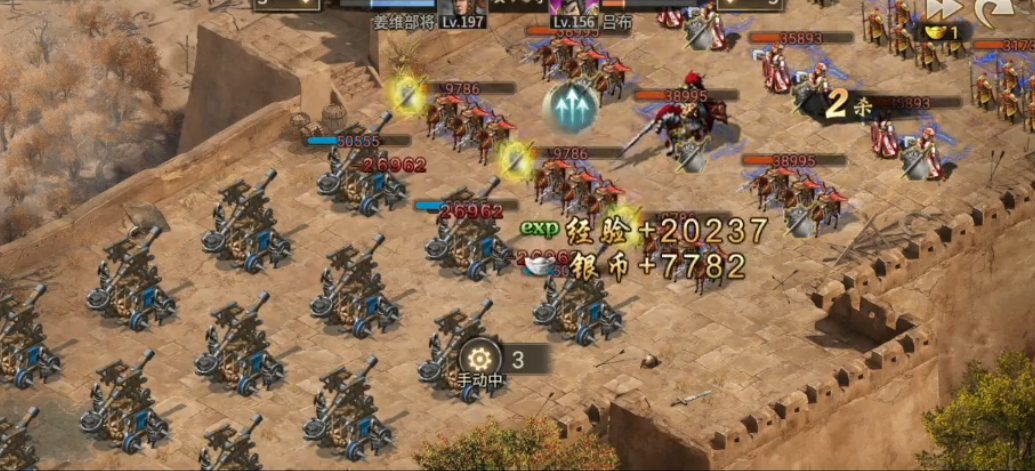Speed up battle with the fast-forward button
The image size is (1035, 471).
click(x=942, y=9)
